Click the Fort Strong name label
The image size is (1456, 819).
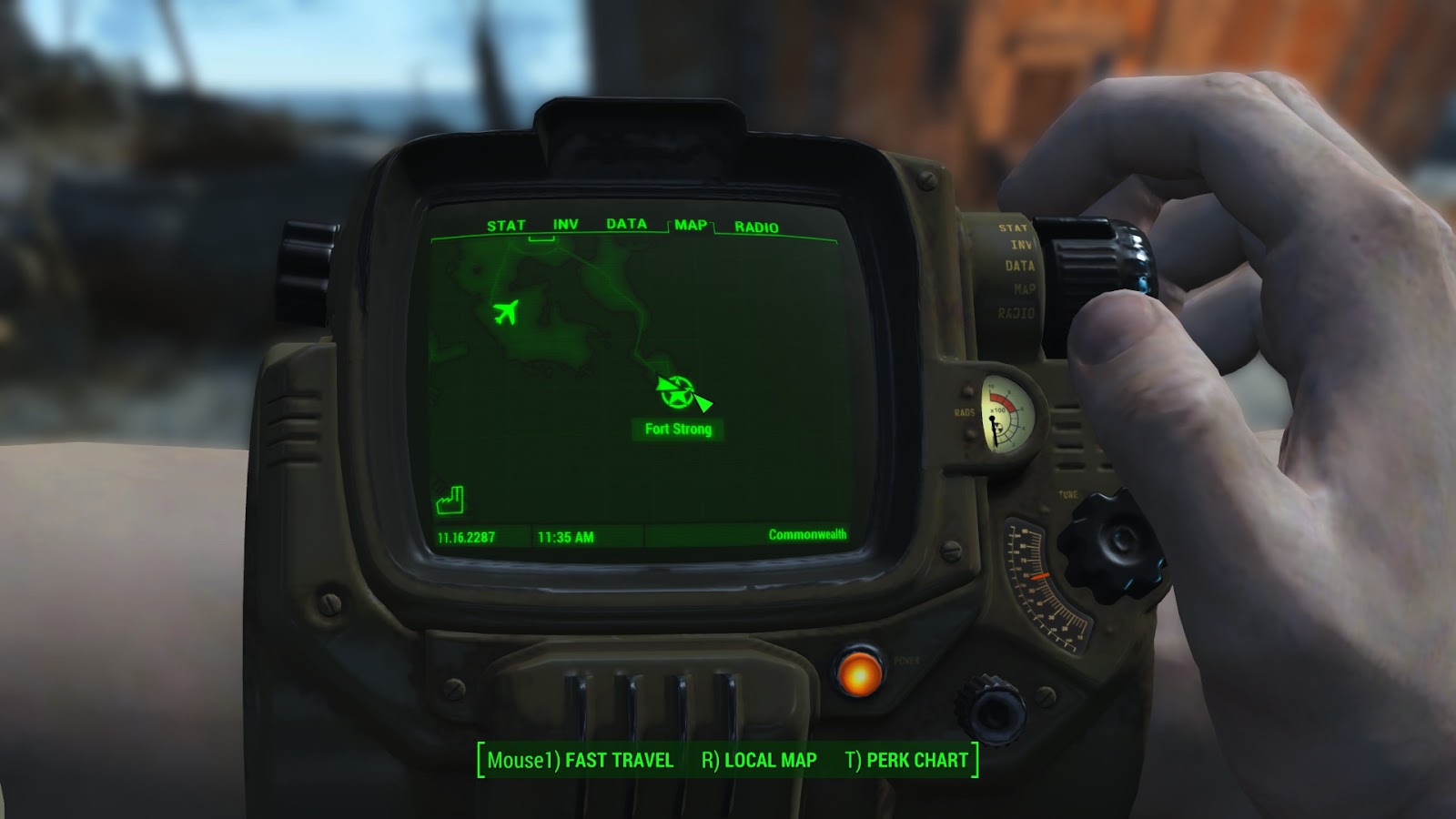coord(677,430)
